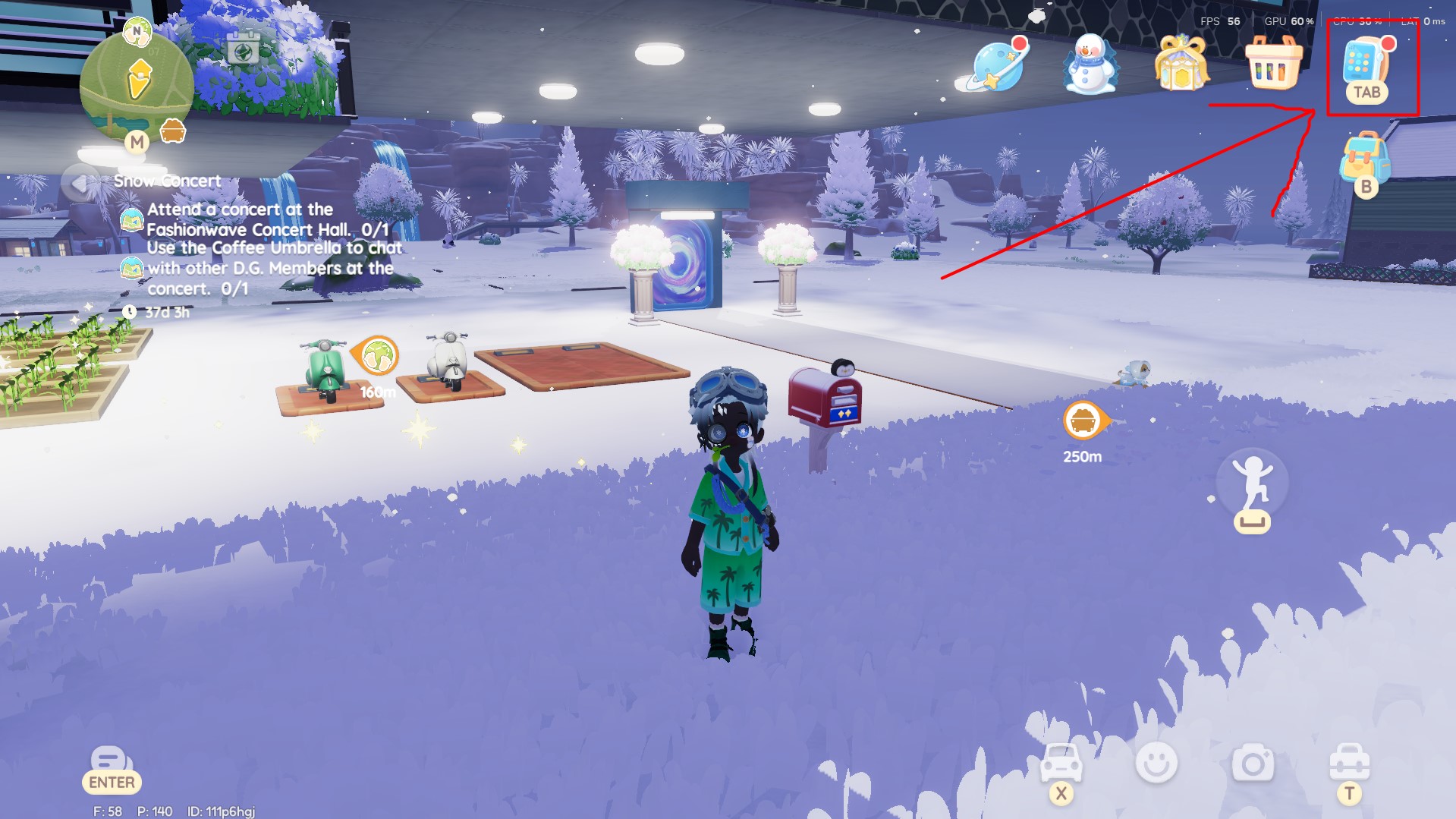Collapse the Snow Concert quest panel

tap(79, 181)
